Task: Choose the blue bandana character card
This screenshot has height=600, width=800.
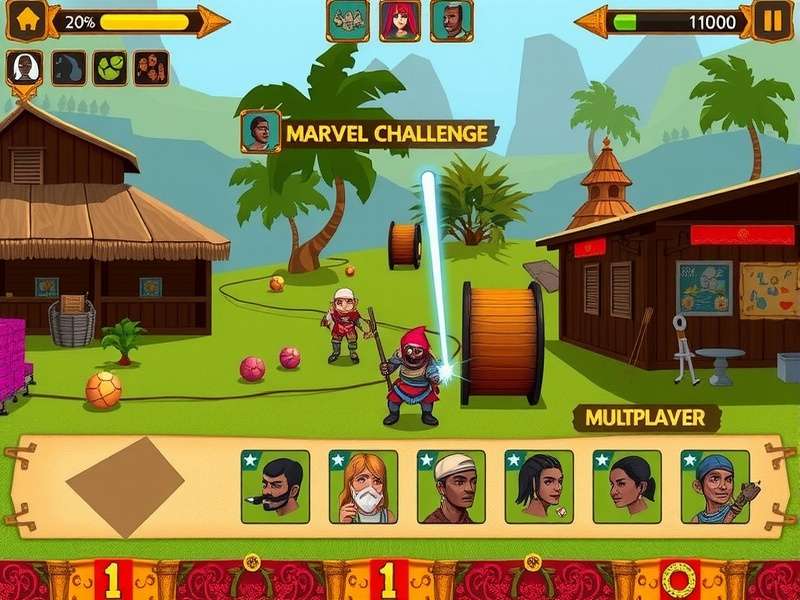Action: [x=715, y=487]
